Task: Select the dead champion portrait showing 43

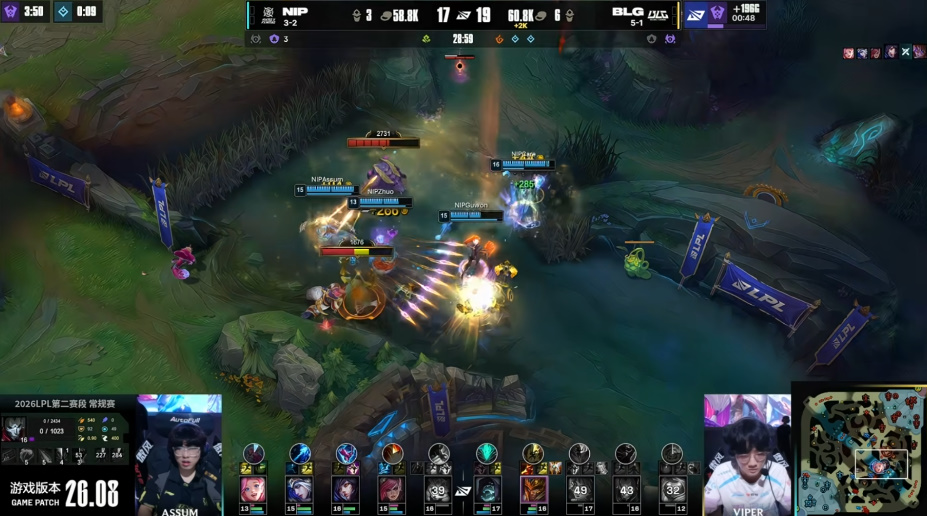Action: pos(627,489)
